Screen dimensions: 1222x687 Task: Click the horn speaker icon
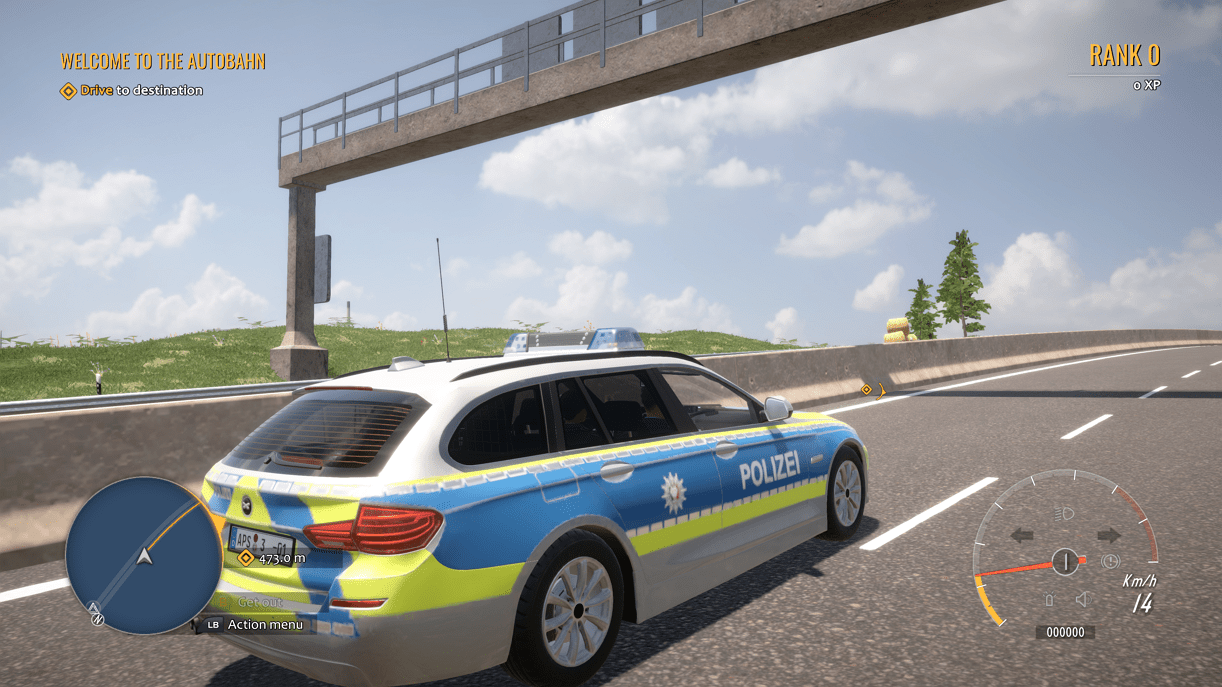click(1081, 600)
